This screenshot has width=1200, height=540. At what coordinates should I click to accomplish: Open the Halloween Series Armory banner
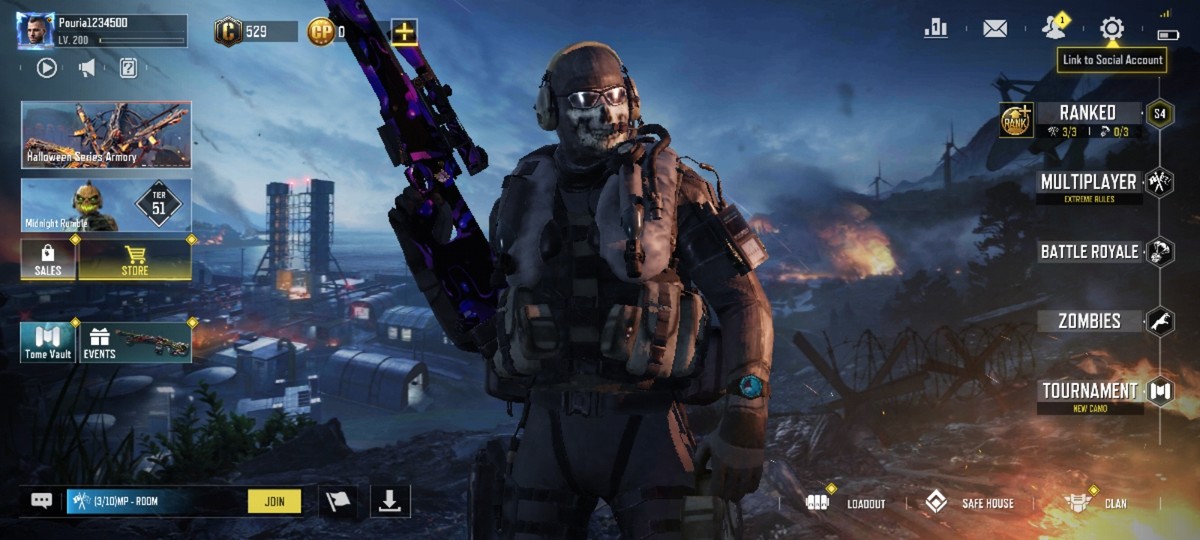pyautogui.click(x=106, y=134)
